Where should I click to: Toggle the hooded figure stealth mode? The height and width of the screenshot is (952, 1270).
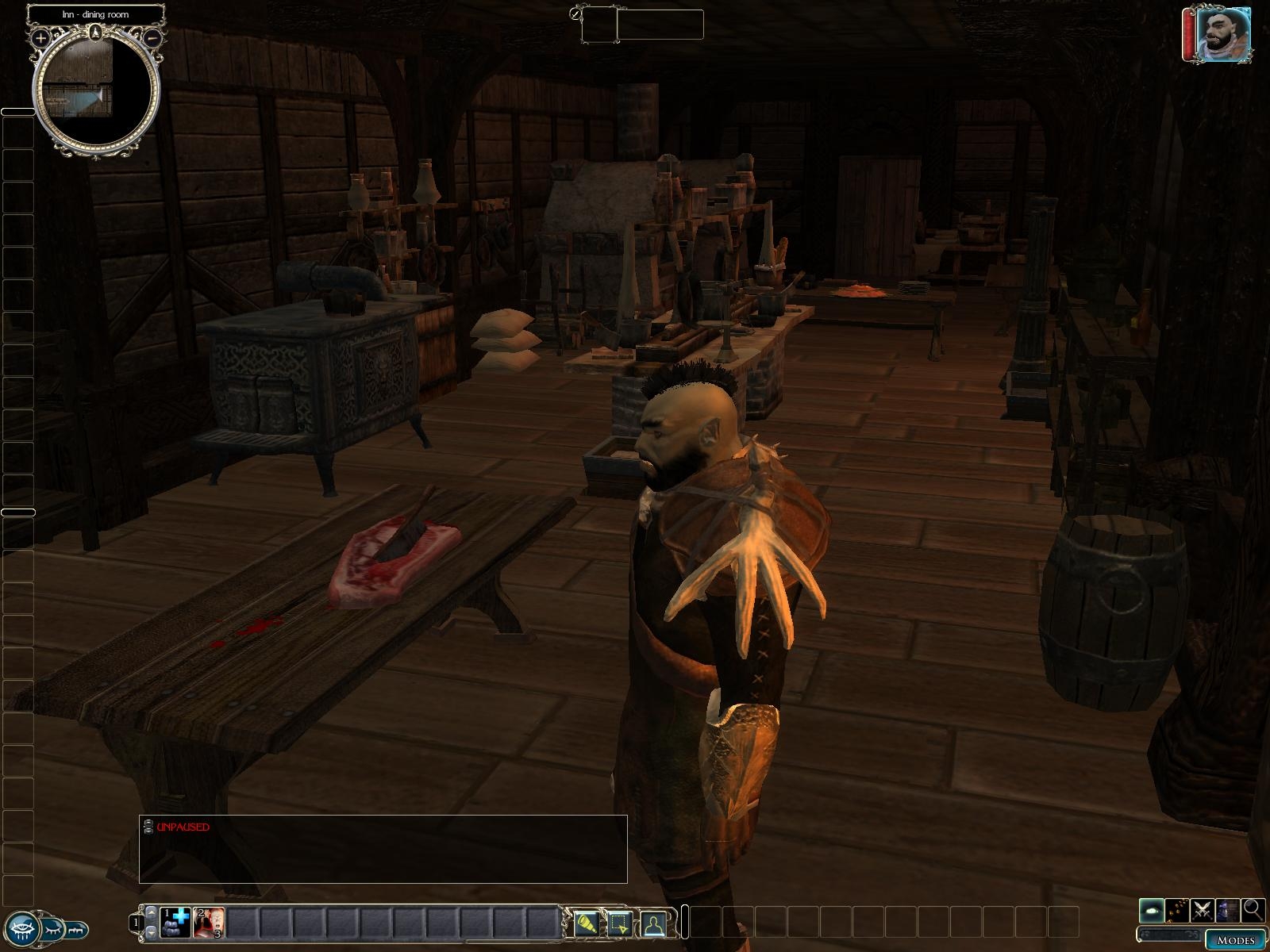click(x=1228, y=909)
